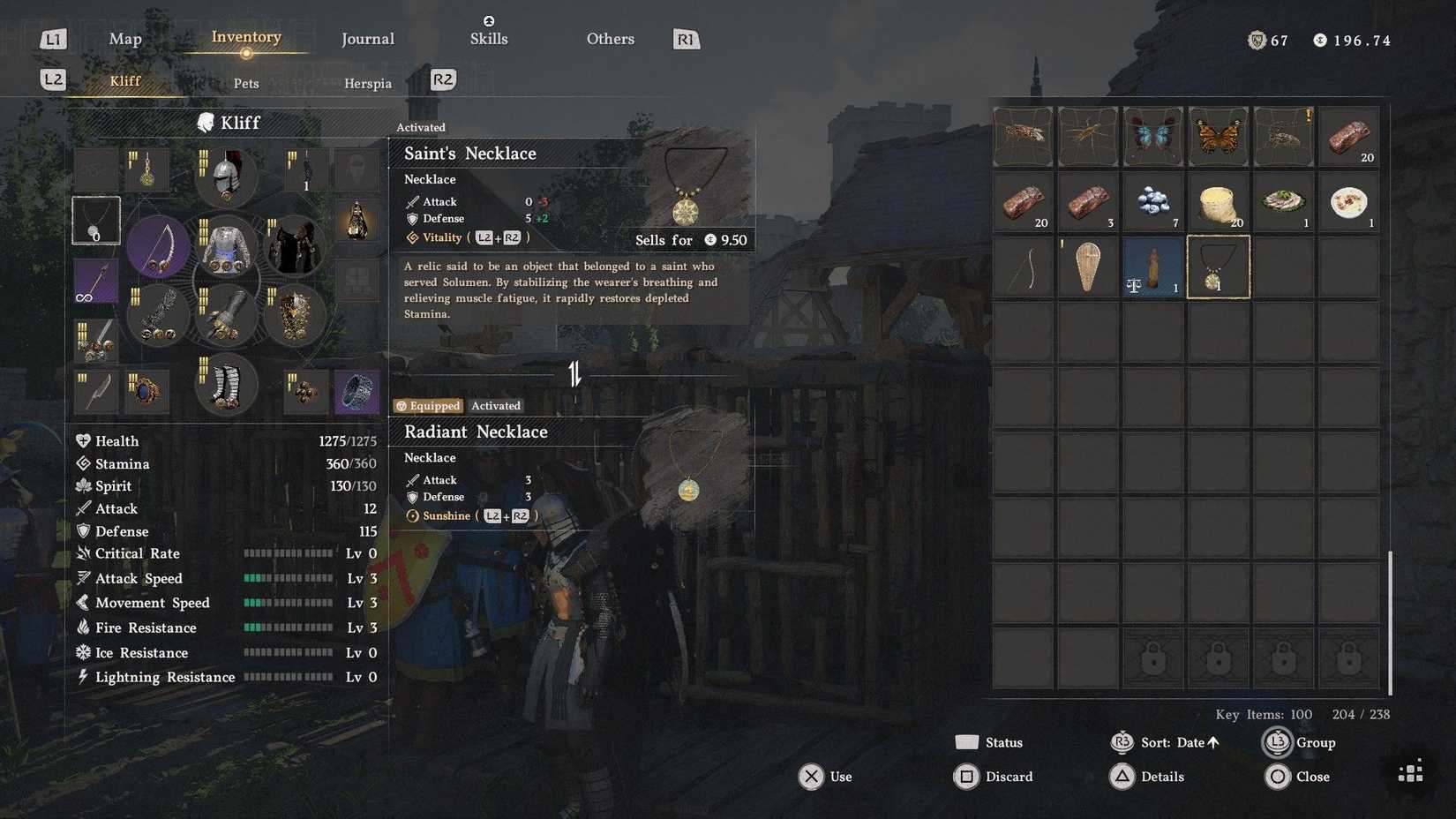Click the saint statue key item

pos(1153,267)
